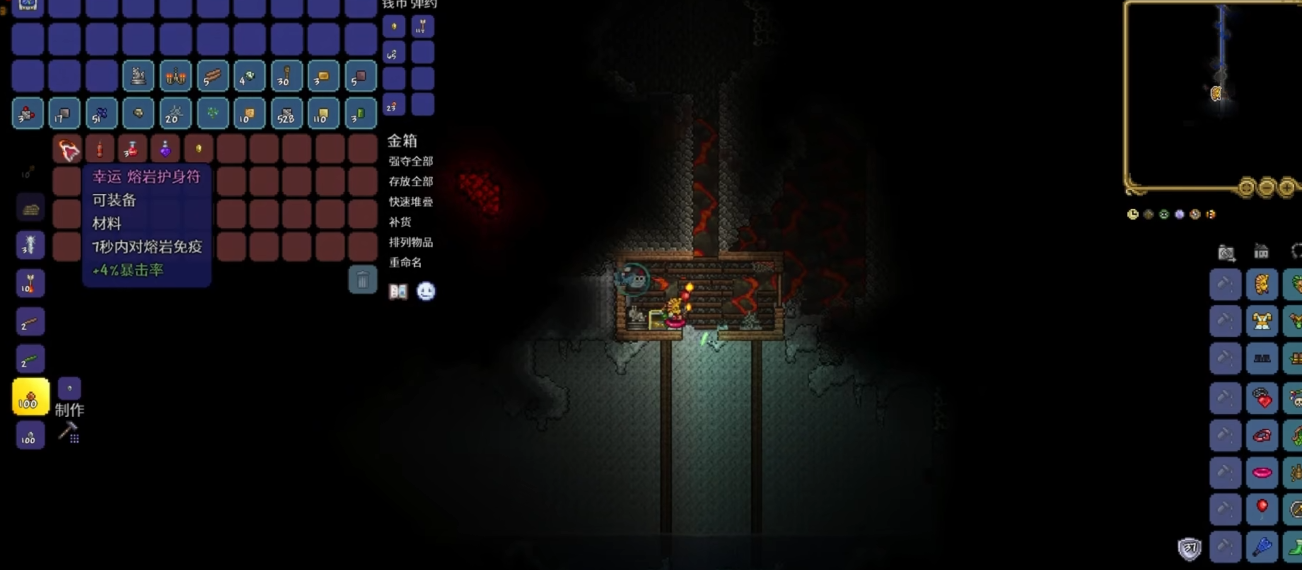This screenshot has height=570, width=1302.
Task: Restock from chest with 补货
Action: [x=399, y=221]
